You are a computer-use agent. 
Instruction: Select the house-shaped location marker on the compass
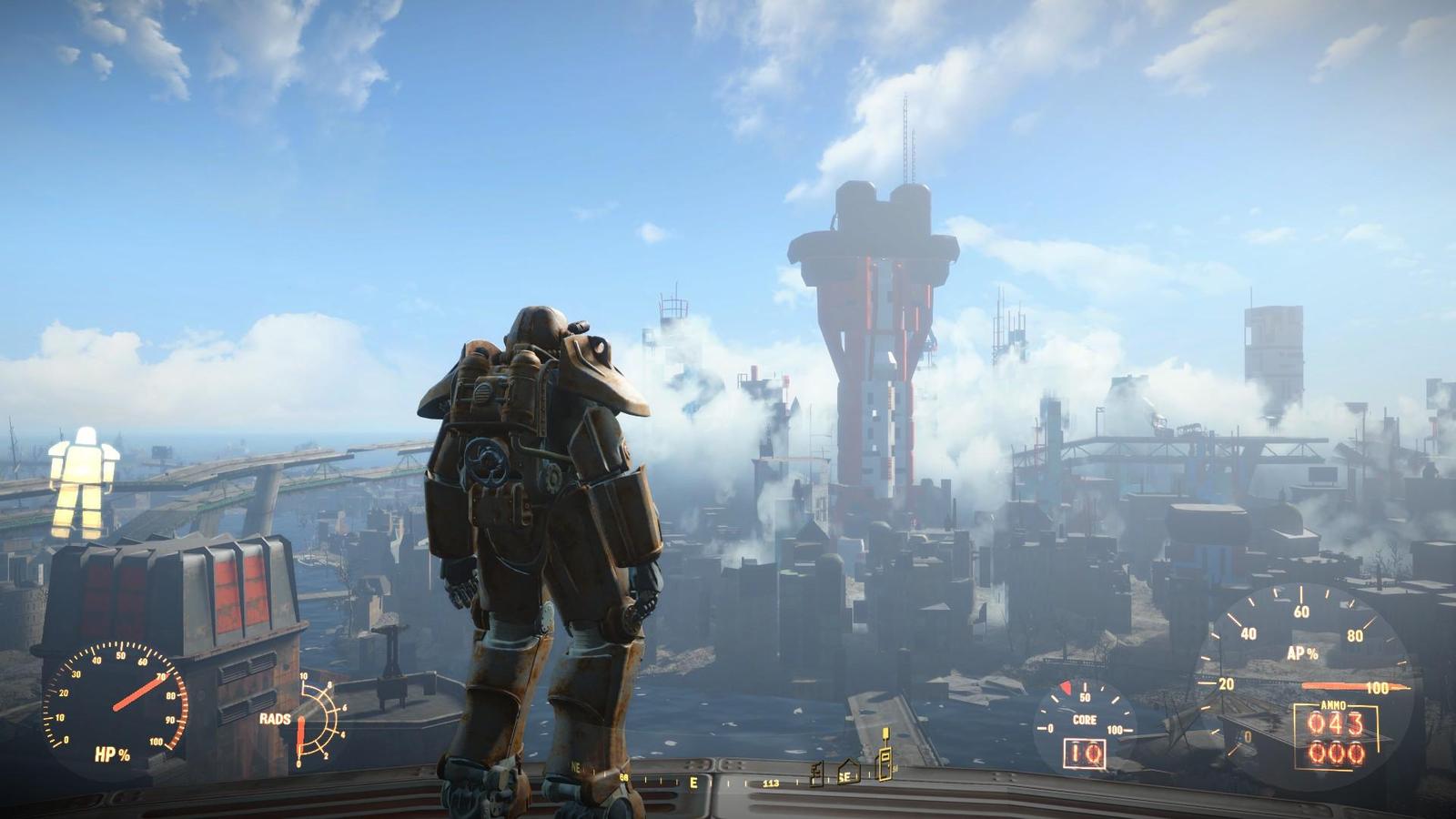(x=848, y=773)
